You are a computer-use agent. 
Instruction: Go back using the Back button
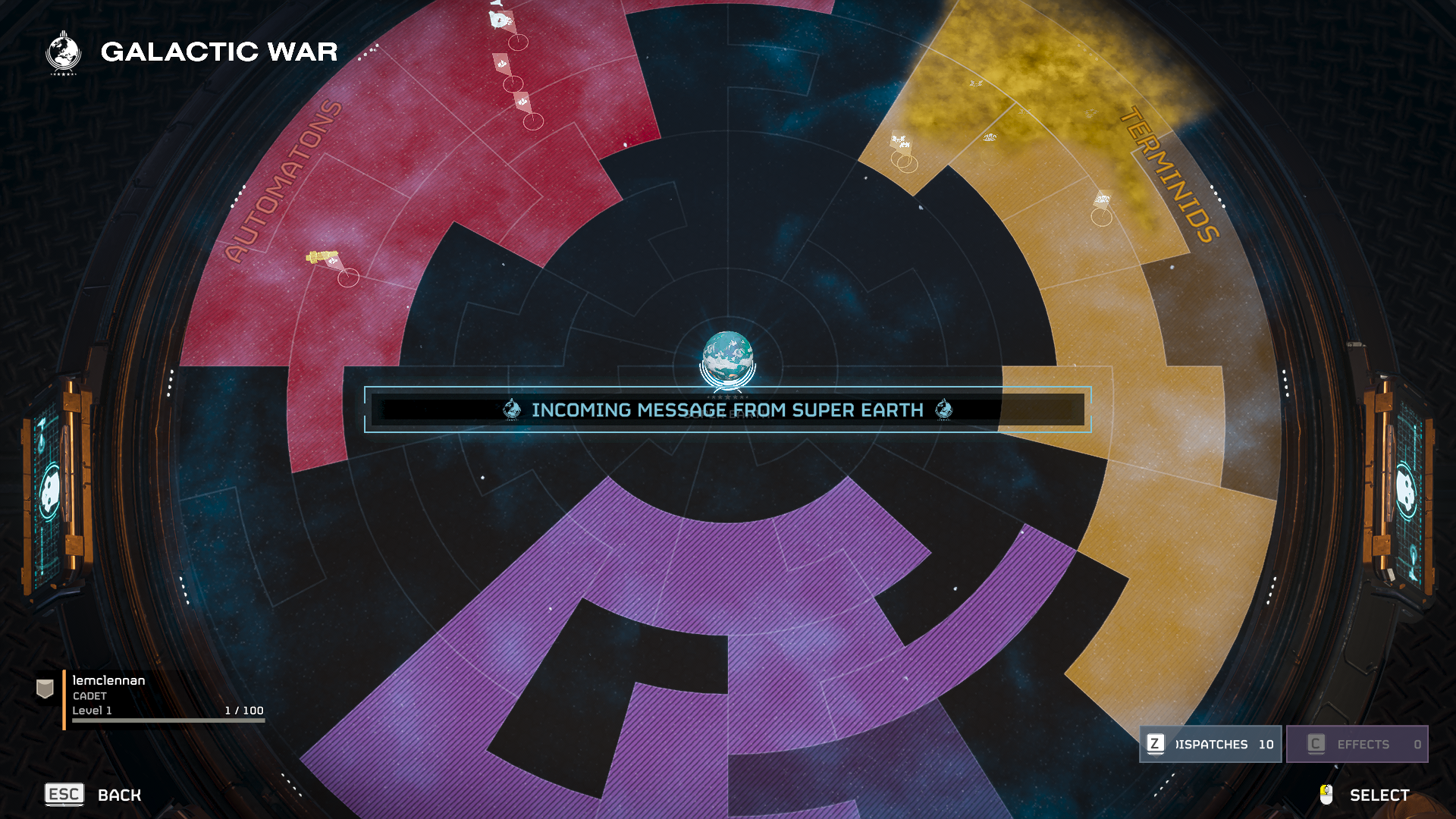94,795
